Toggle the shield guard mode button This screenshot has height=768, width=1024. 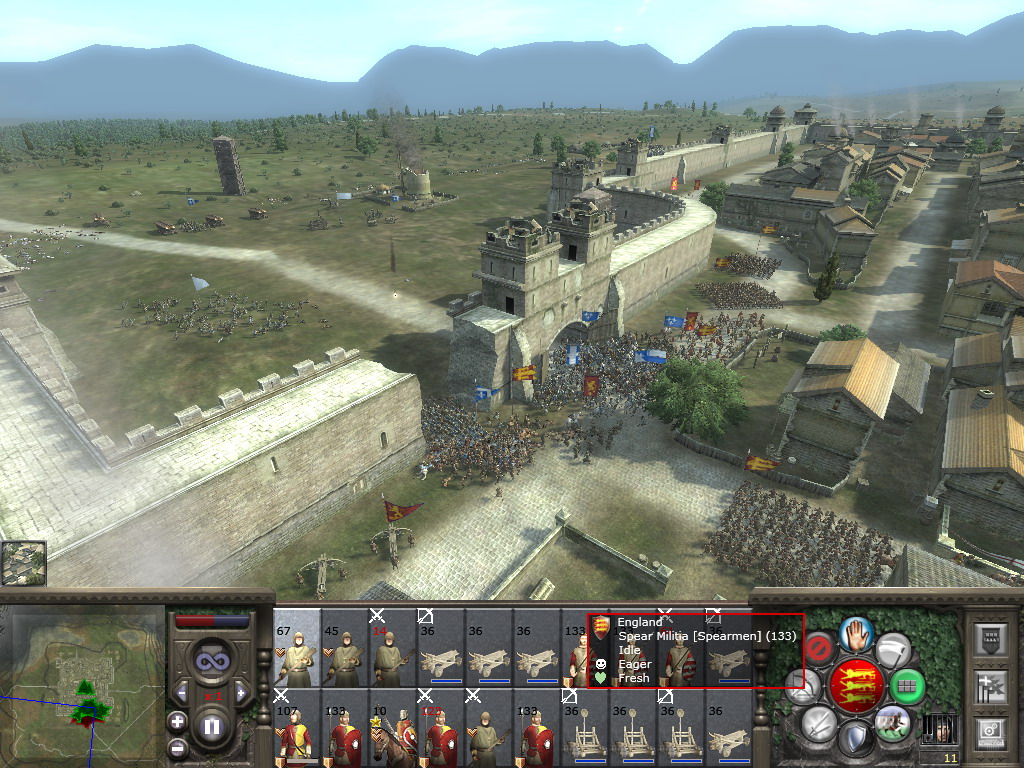click(857, 740)
